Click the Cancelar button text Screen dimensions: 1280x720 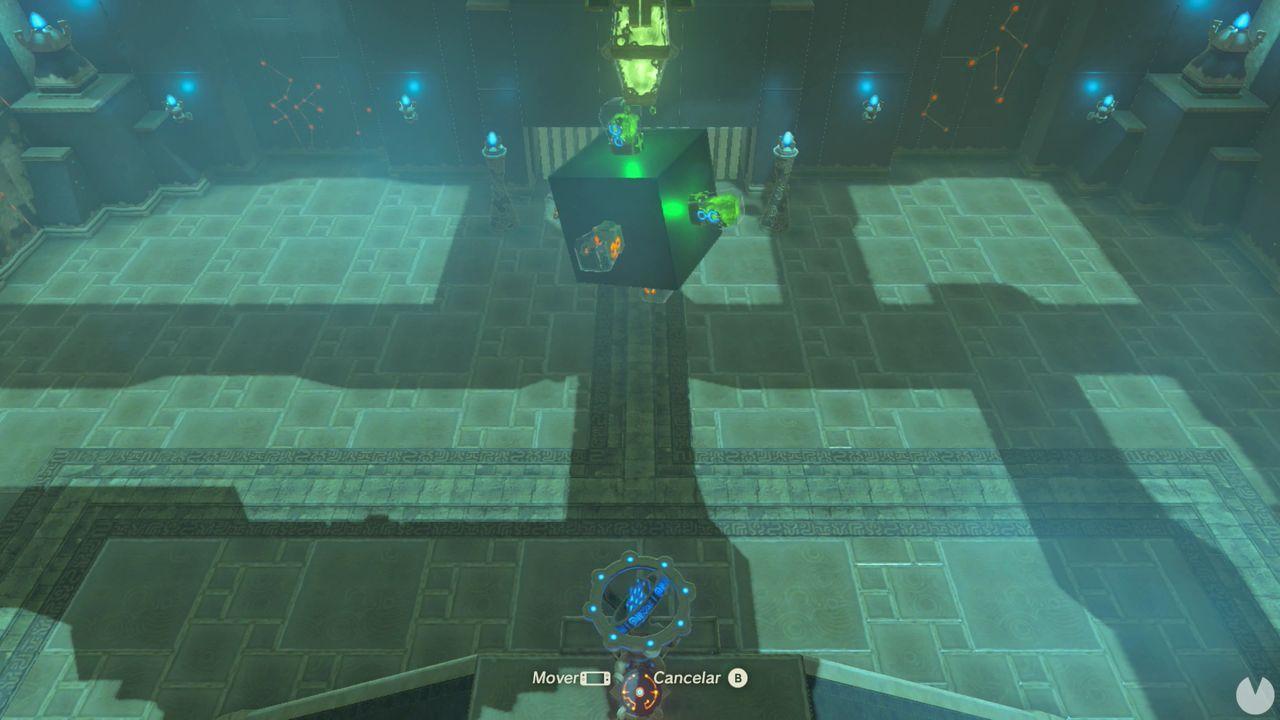click(x=690, y=678)
